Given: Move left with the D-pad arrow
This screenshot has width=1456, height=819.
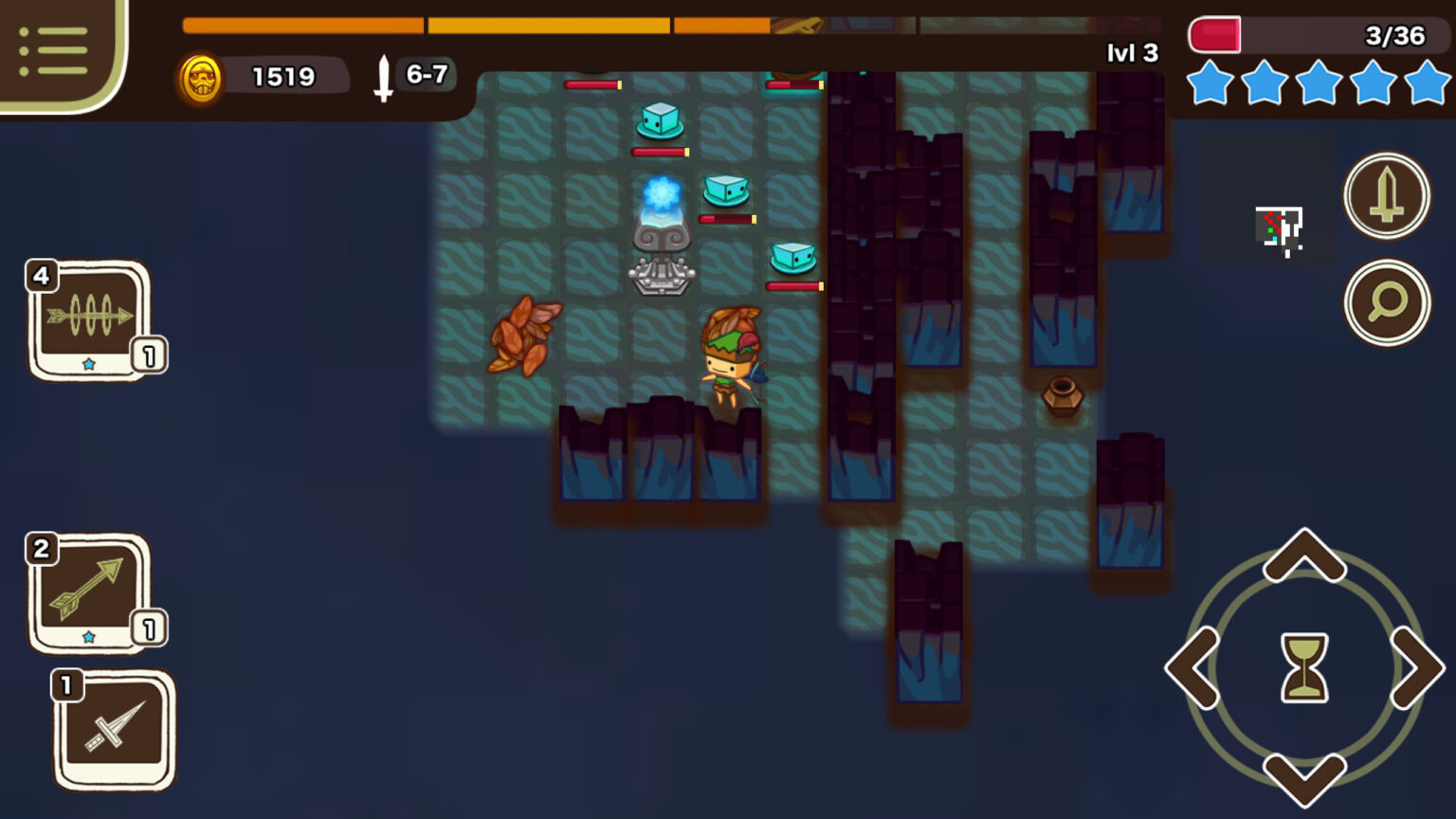Looking at the screenshot, I should [1193, 668].
